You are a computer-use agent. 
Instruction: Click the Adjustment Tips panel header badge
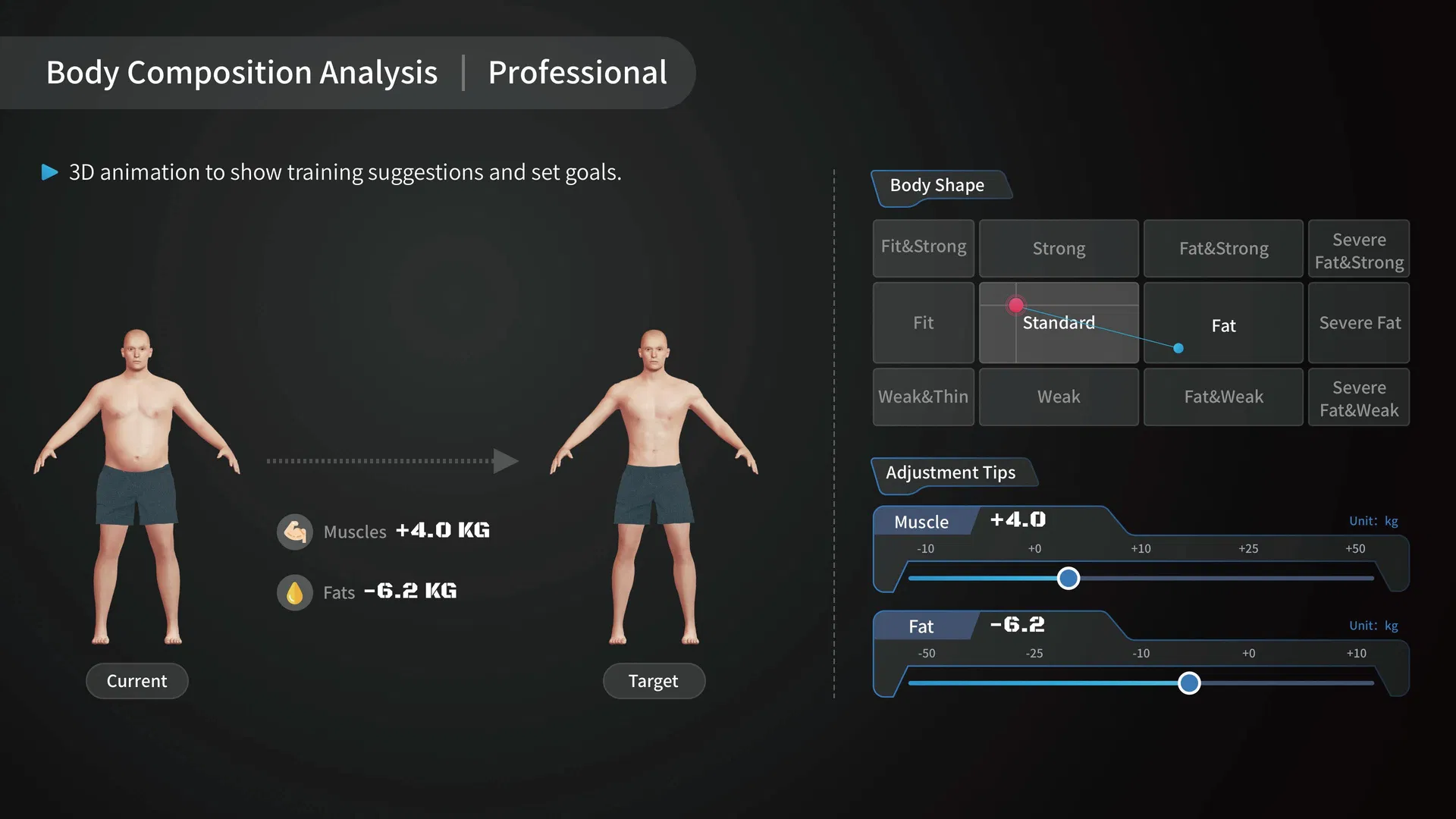951,472
